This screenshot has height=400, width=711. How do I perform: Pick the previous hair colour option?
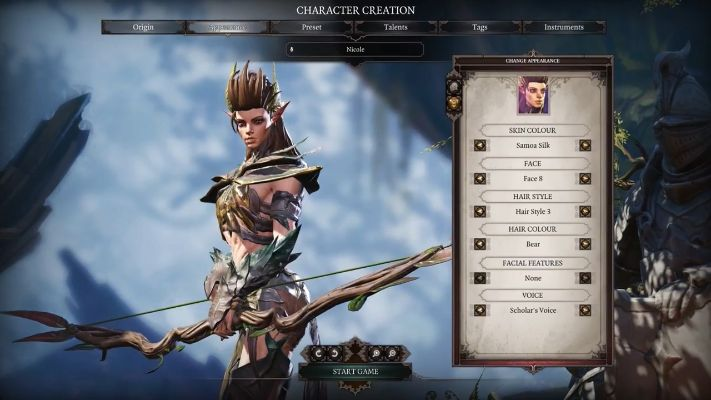(x=480, y=244)
